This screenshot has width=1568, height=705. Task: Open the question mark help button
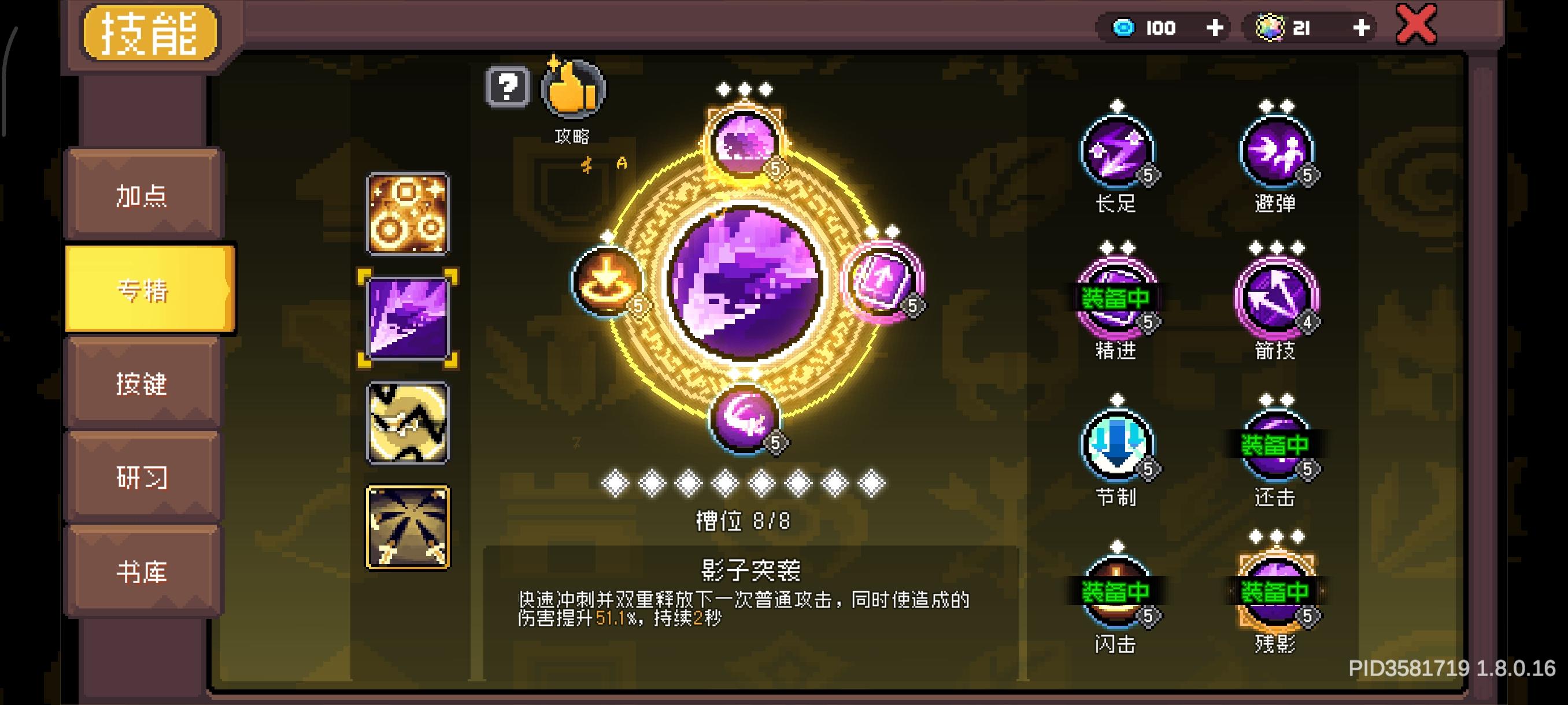coord(507,88)
